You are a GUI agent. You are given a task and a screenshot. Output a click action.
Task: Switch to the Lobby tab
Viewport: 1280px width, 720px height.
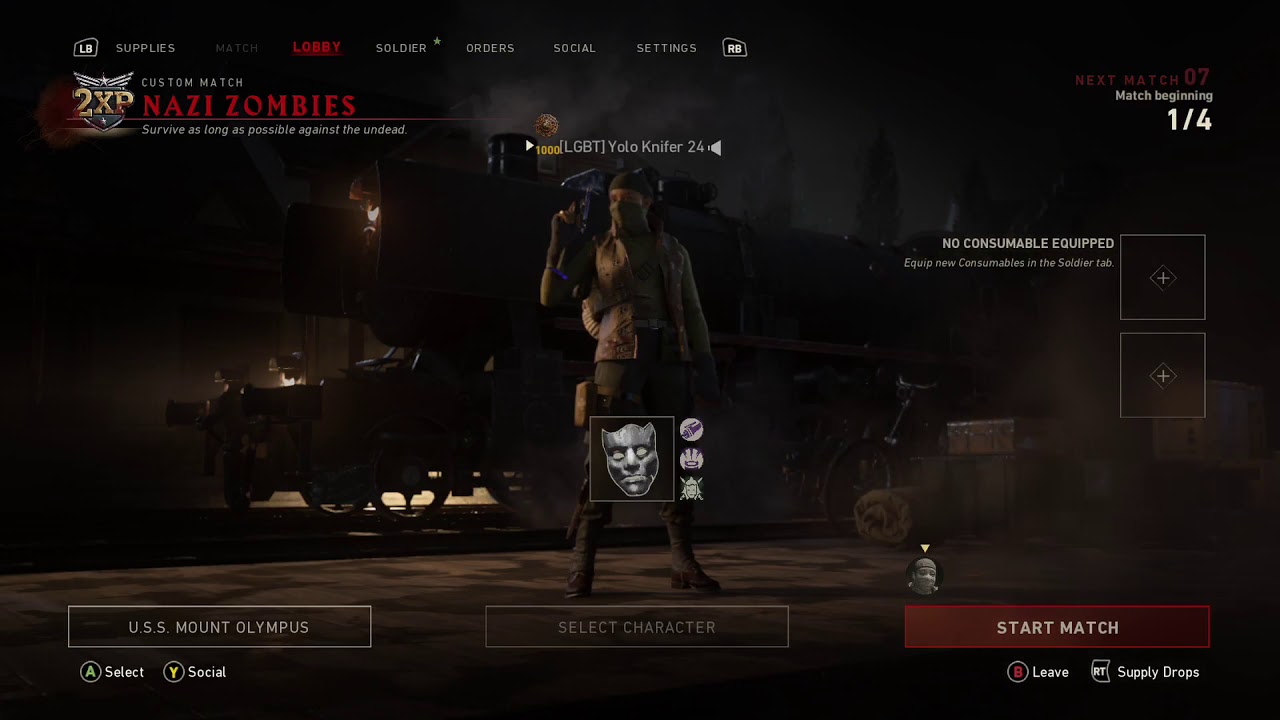tap(316, 48)
